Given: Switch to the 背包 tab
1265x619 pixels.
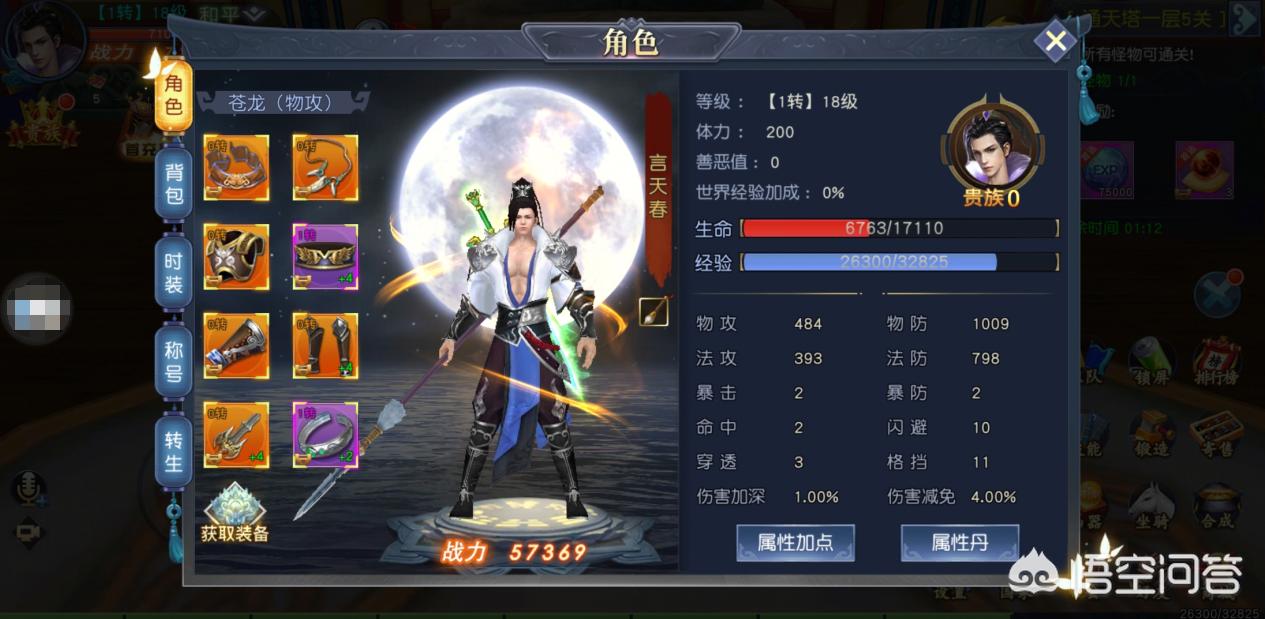Looking at the screenshot, I should (173, 183).
